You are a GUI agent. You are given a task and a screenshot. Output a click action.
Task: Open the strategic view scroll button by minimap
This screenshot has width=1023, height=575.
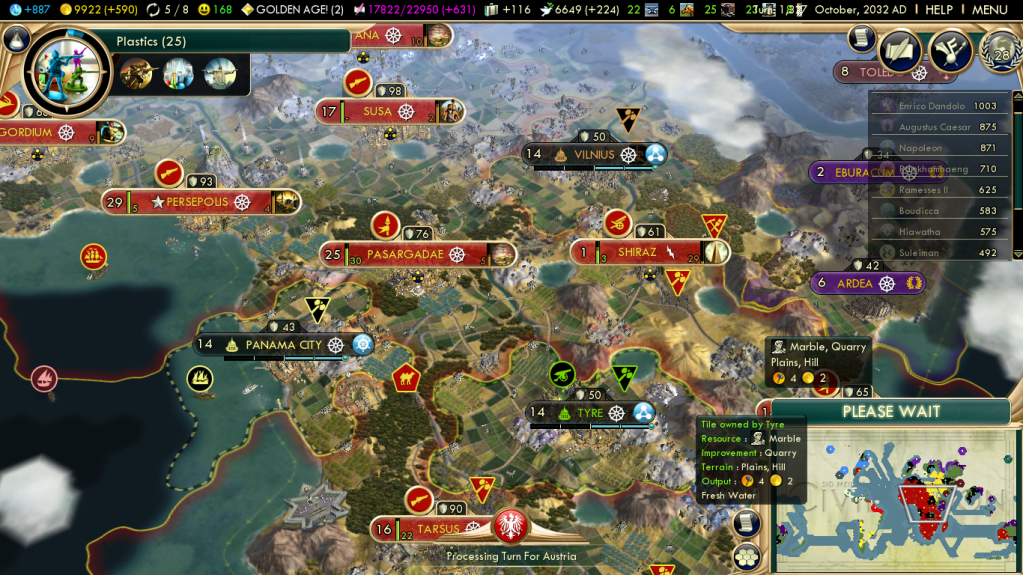[x=746, y=523]
